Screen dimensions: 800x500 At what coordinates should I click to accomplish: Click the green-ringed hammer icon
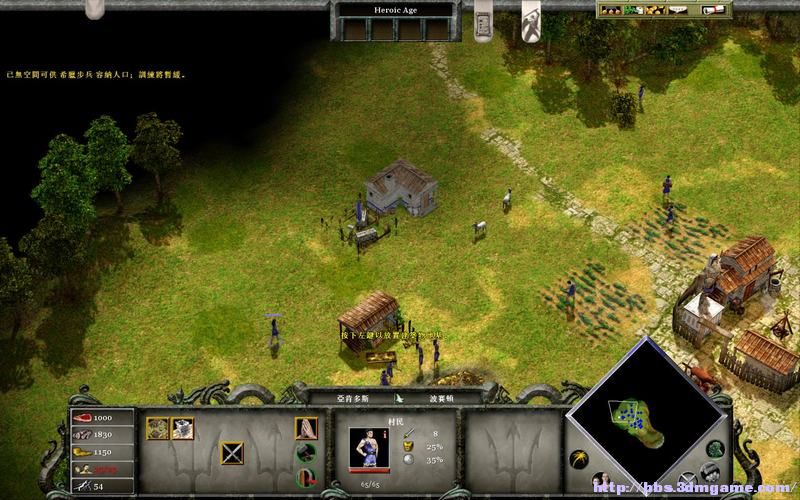306,452
